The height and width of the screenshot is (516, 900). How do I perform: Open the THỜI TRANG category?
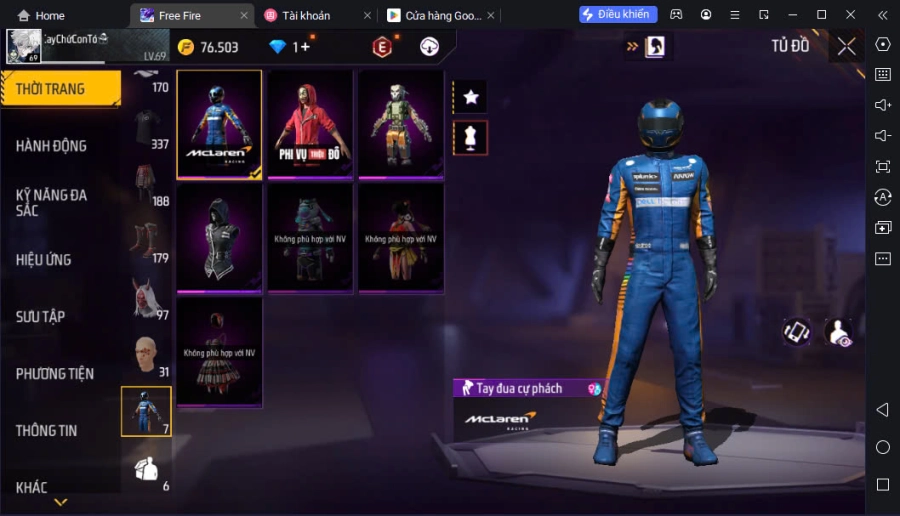click(x=60, y=89)
